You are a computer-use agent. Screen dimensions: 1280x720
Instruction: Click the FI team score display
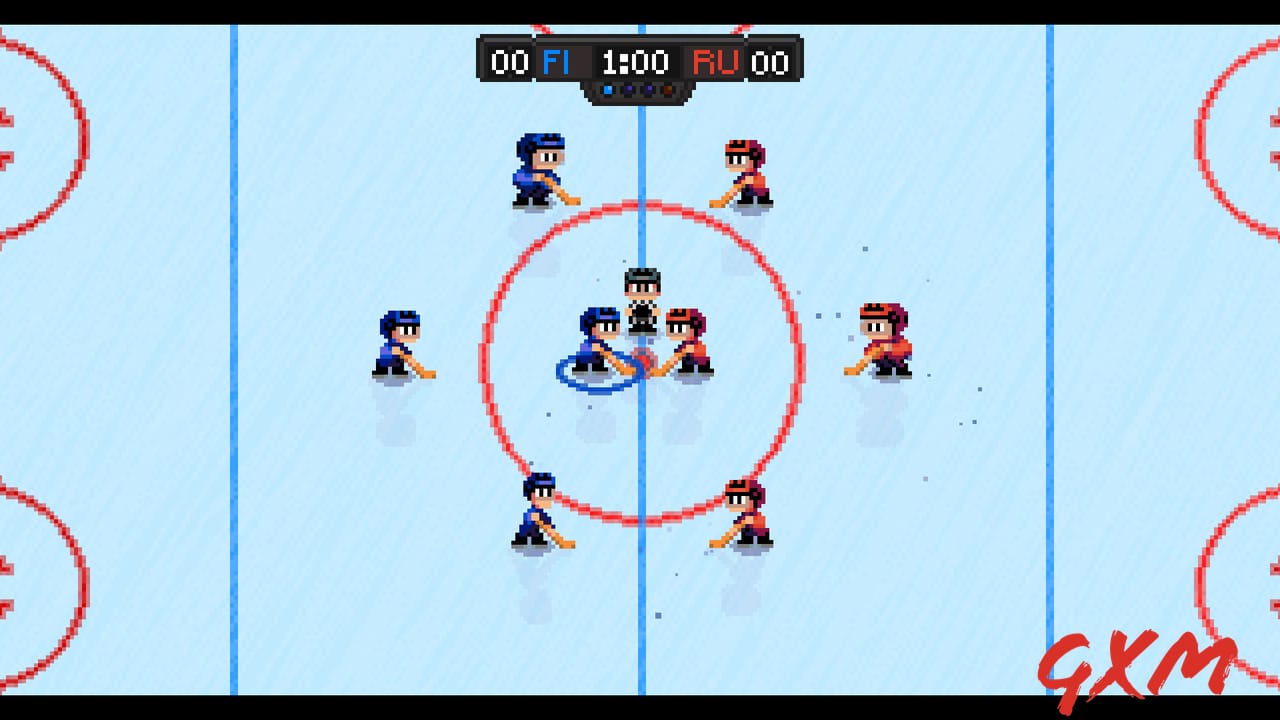point(509,62)
